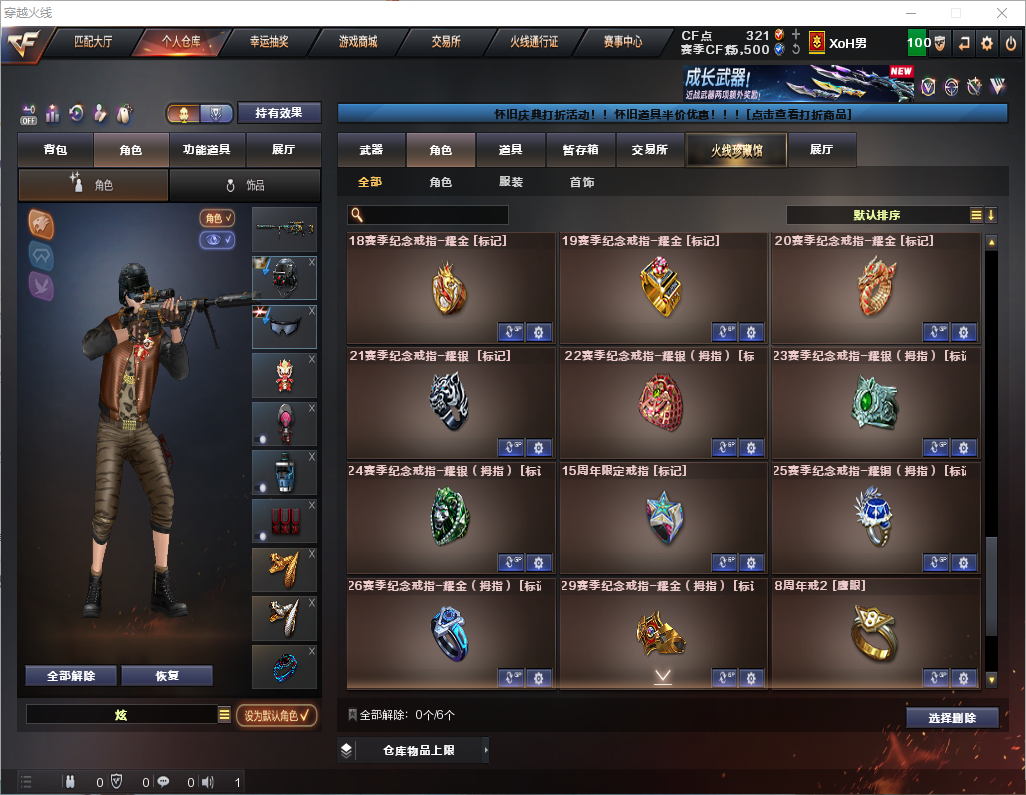Open the 火线通行证 battle pass
This screenshot has height=795, width=1026.
tap(534, 42)
